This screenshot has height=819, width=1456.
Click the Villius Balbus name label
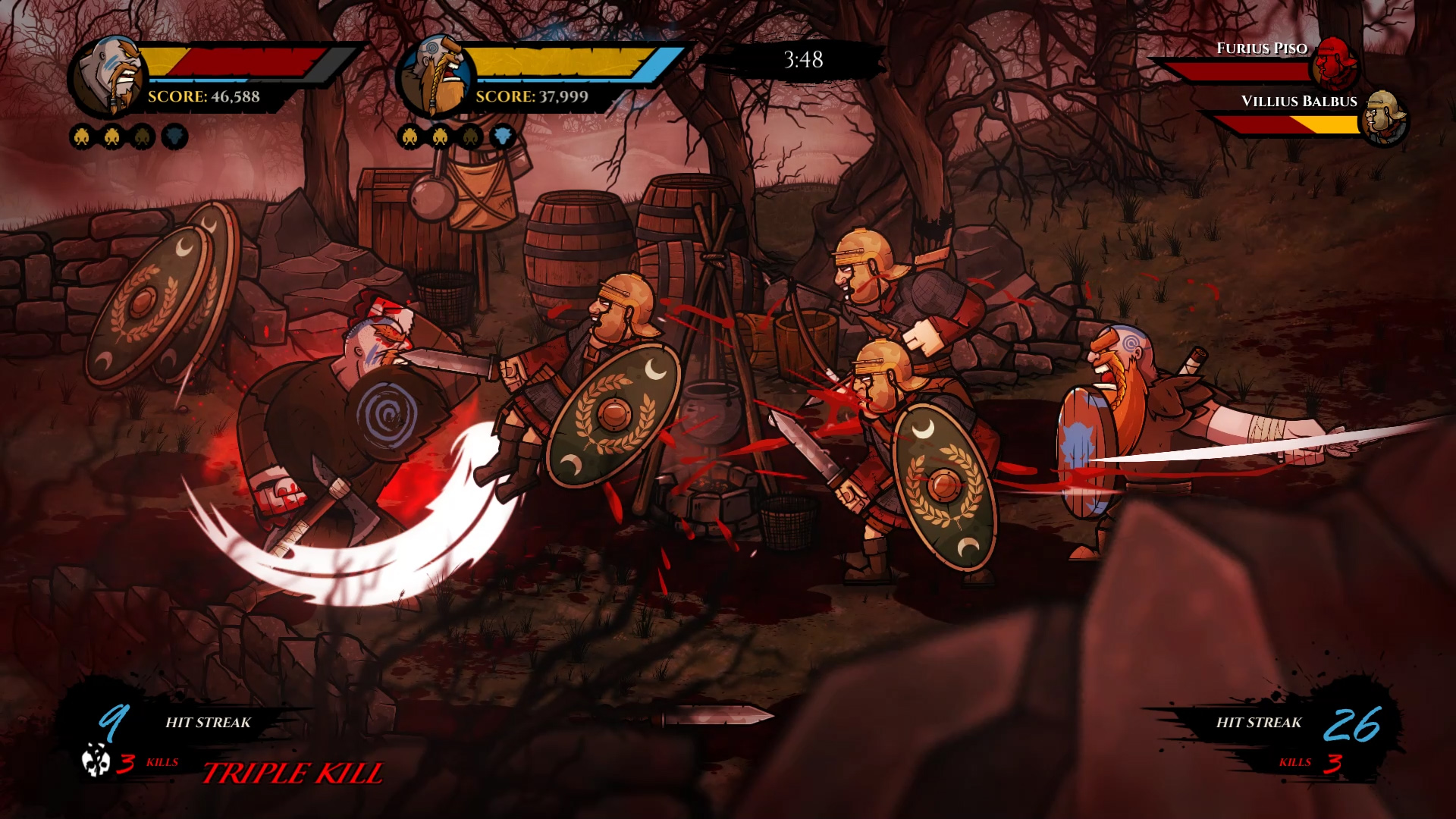[x=1300, y=100]
